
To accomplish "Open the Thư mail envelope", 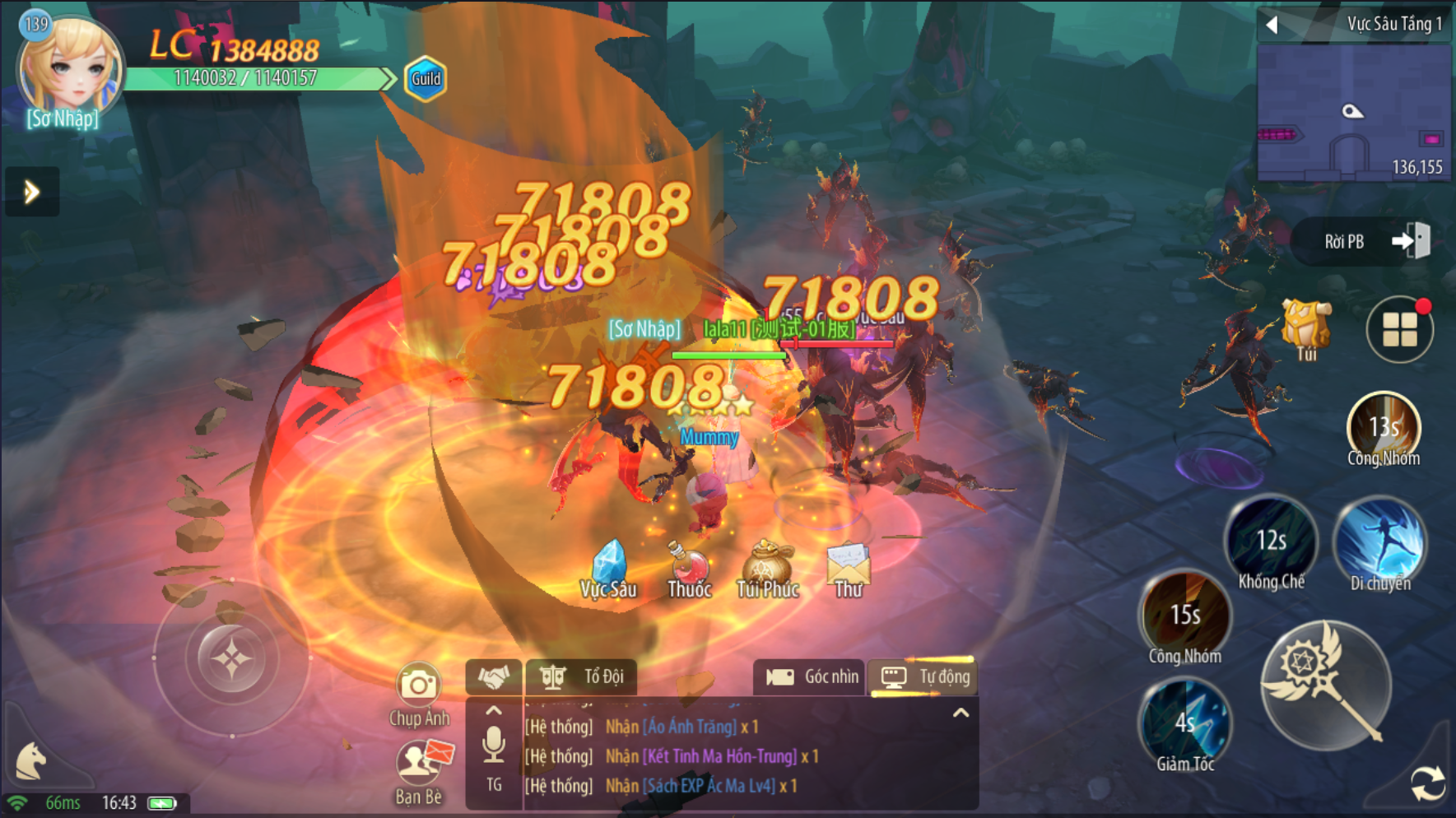I will click(x=848, y=566).
